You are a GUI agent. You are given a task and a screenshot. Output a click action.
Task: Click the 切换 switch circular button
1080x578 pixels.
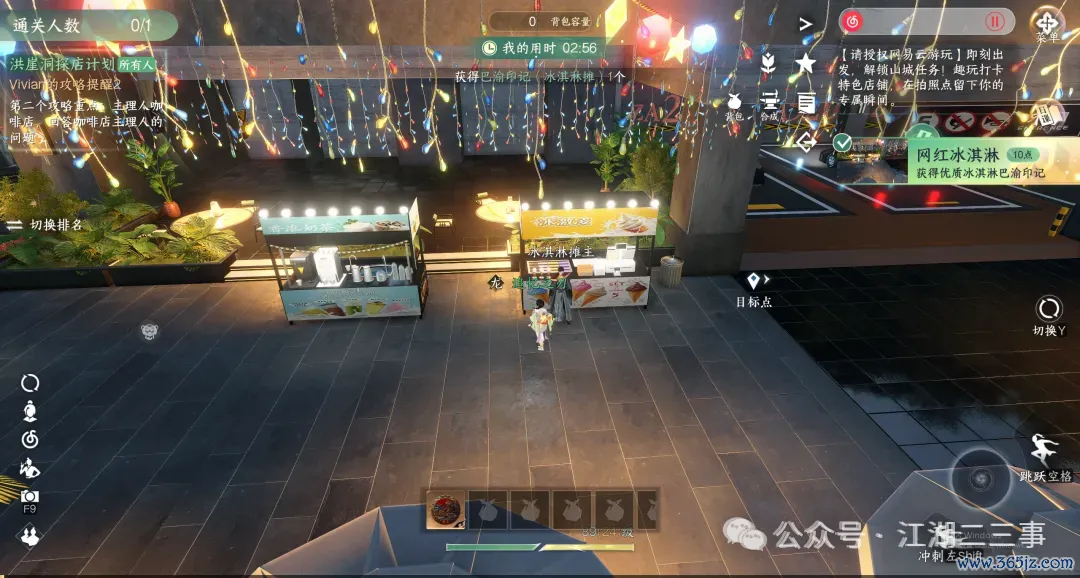coord(1049,308)
